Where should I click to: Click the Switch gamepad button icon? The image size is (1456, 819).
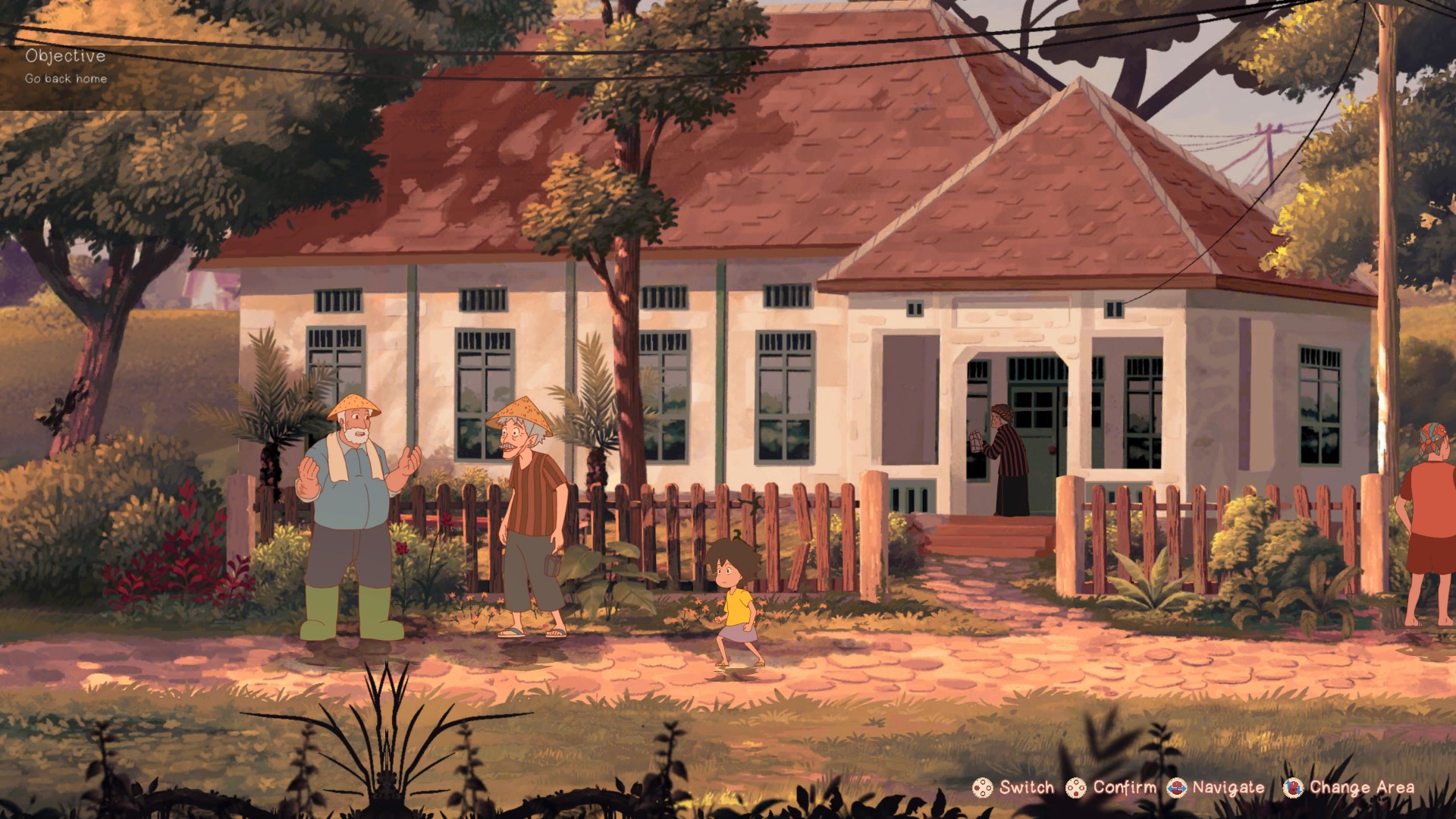coord(983,787)
